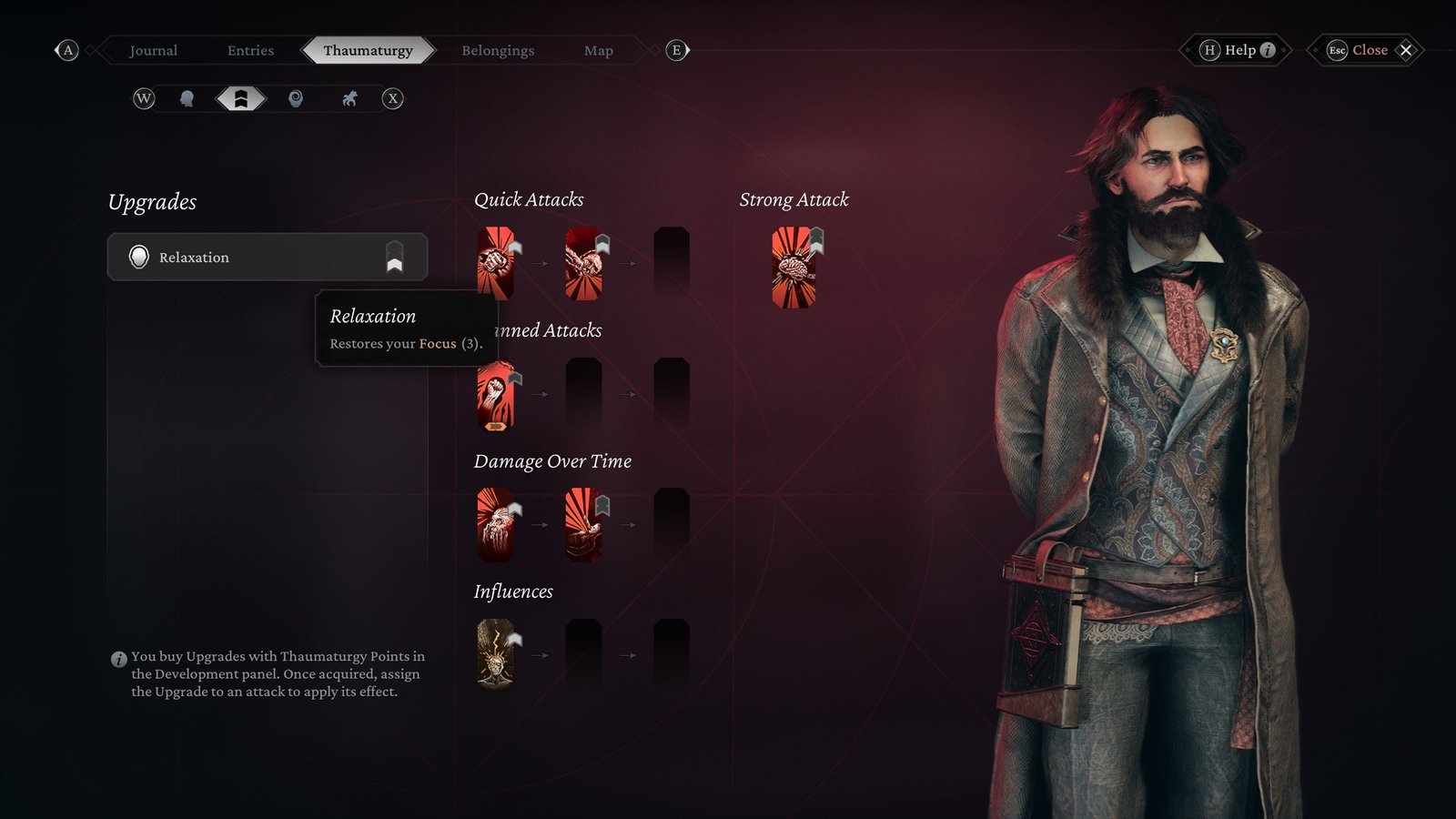Open the Help panel
The width and height of the screenshot is (1456, 819).
1238,50
